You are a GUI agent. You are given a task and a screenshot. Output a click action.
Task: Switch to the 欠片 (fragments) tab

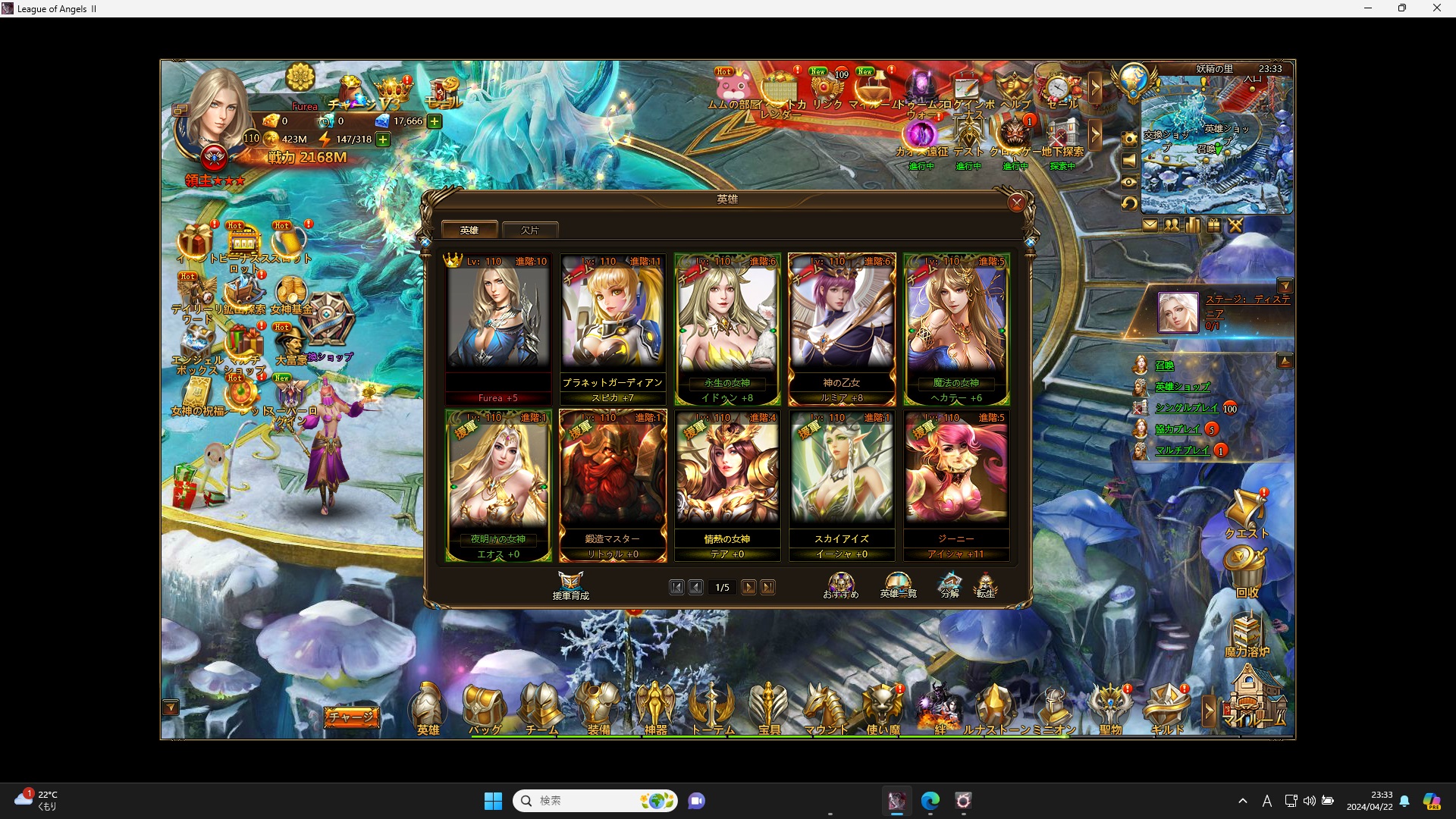tap(530, 230)
